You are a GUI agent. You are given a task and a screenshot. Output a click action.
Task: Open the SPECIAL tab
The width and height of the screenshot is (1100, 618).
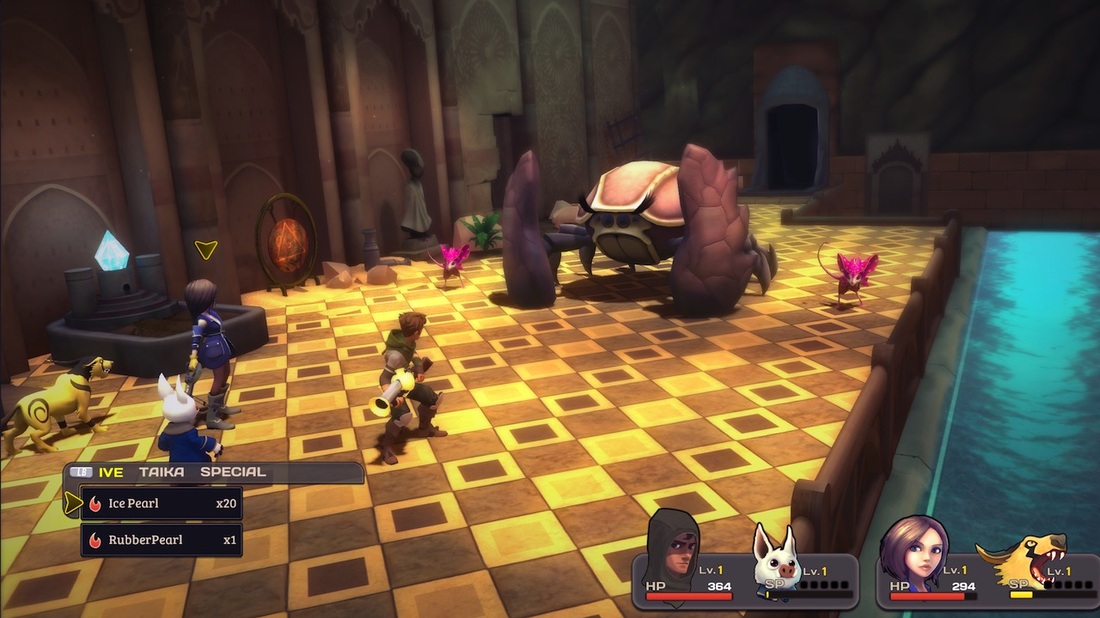[x=233, y=472]
